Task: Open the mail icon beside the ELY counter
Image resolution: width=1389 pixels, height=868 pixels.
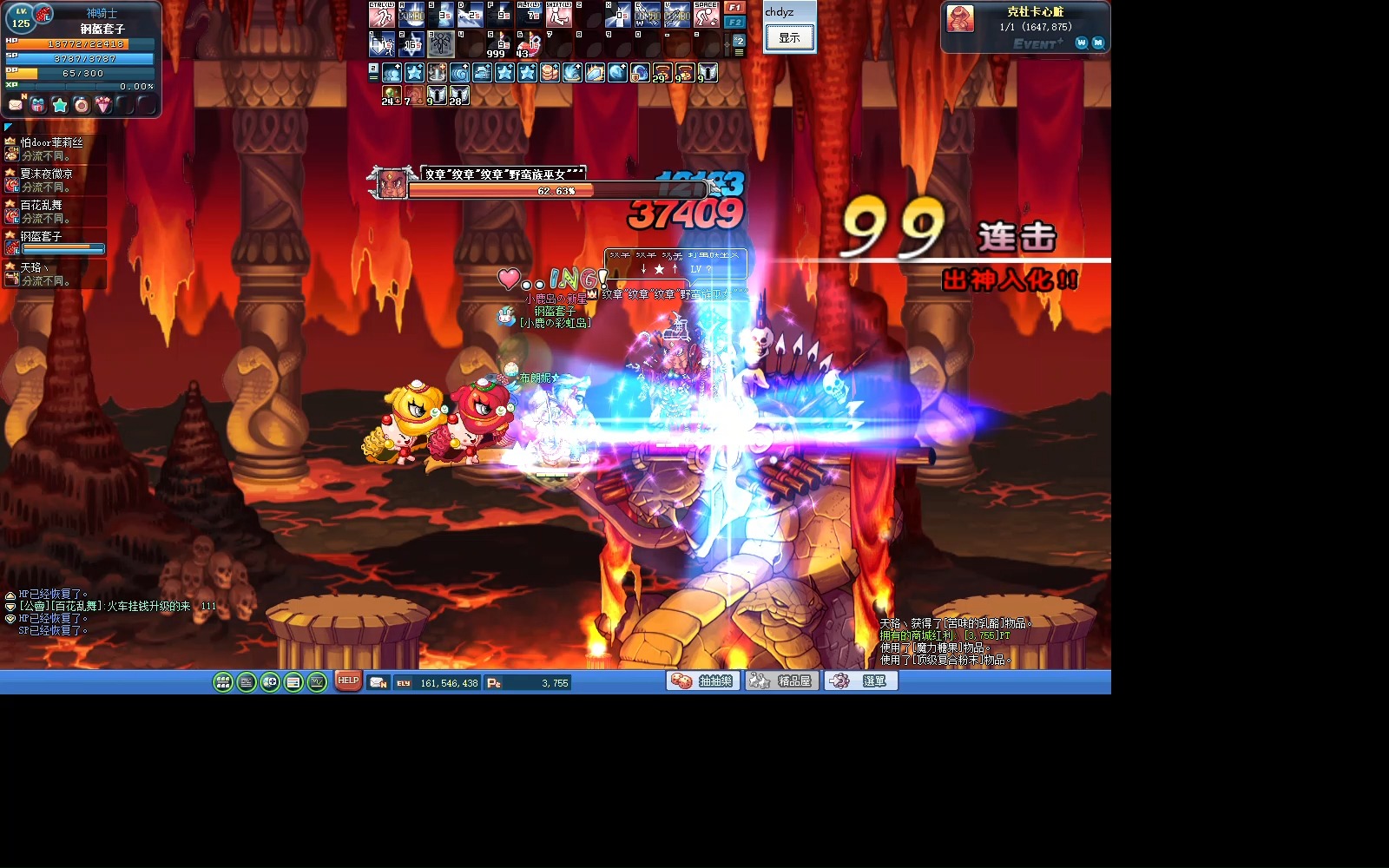Action: (x=378, y=683)
